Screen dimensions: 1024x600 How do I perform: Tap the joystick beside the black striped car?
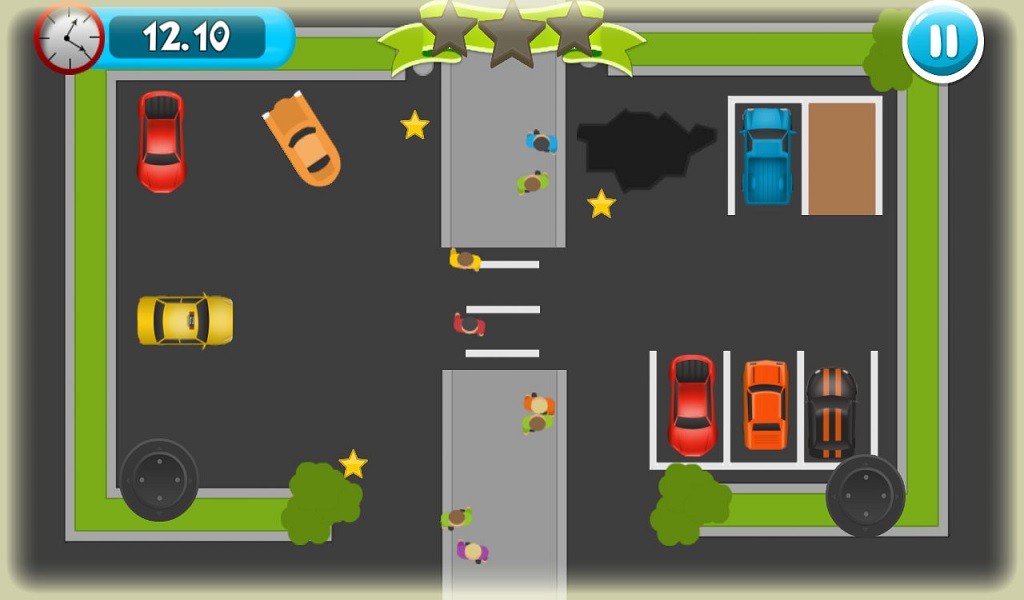[865, 495]
